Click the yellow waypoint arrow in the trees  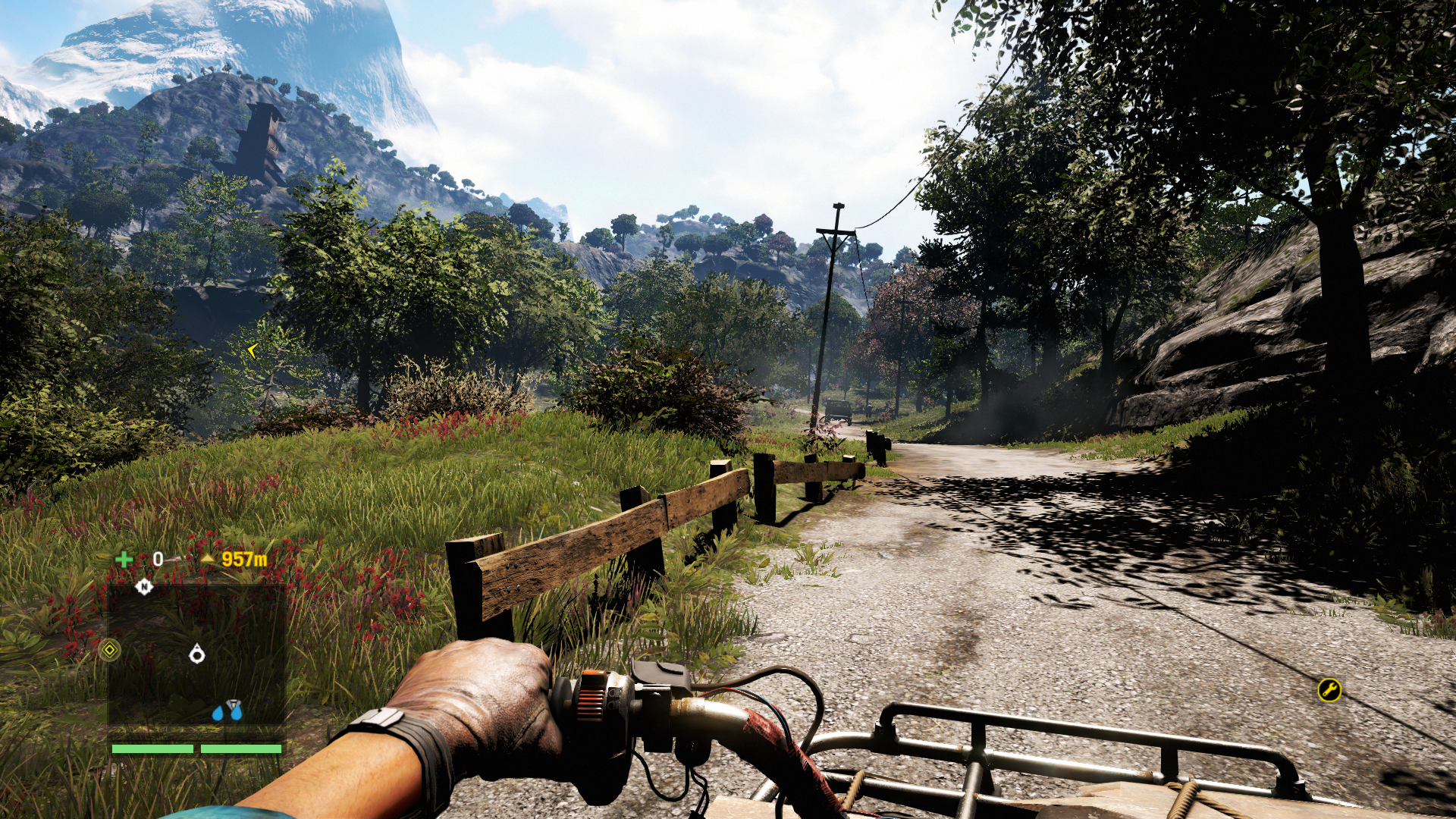click(x=253, y=350)
